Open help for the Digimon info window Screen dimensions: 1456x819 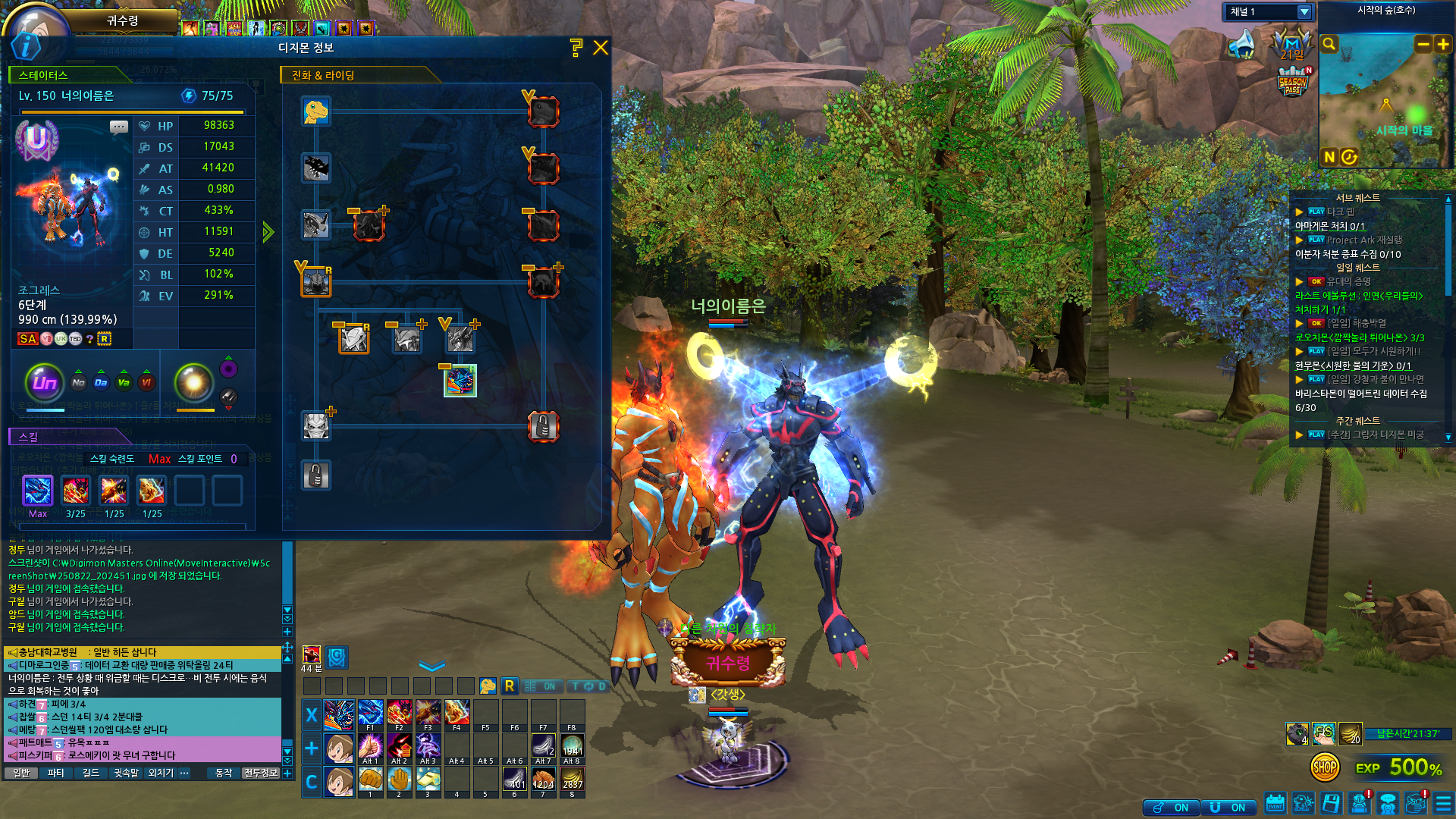point(576,48)
